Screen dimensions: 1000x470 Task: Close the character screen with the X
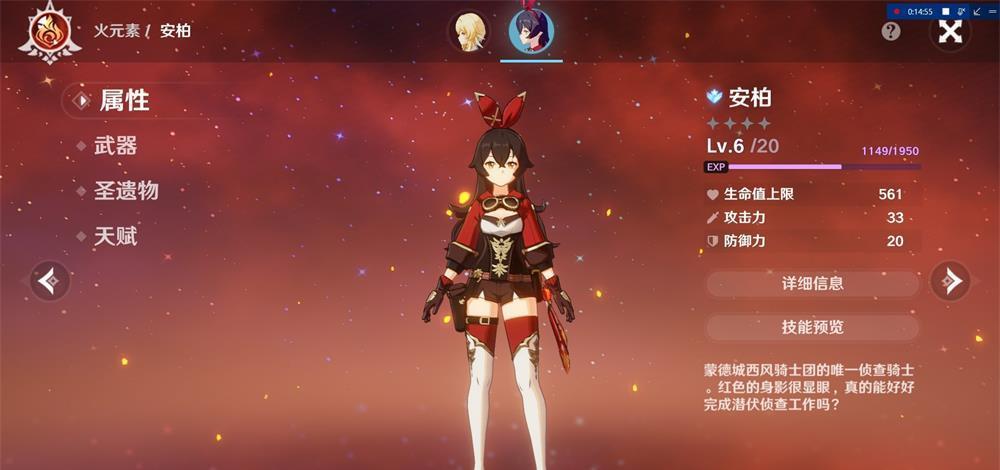coord(950,31)
